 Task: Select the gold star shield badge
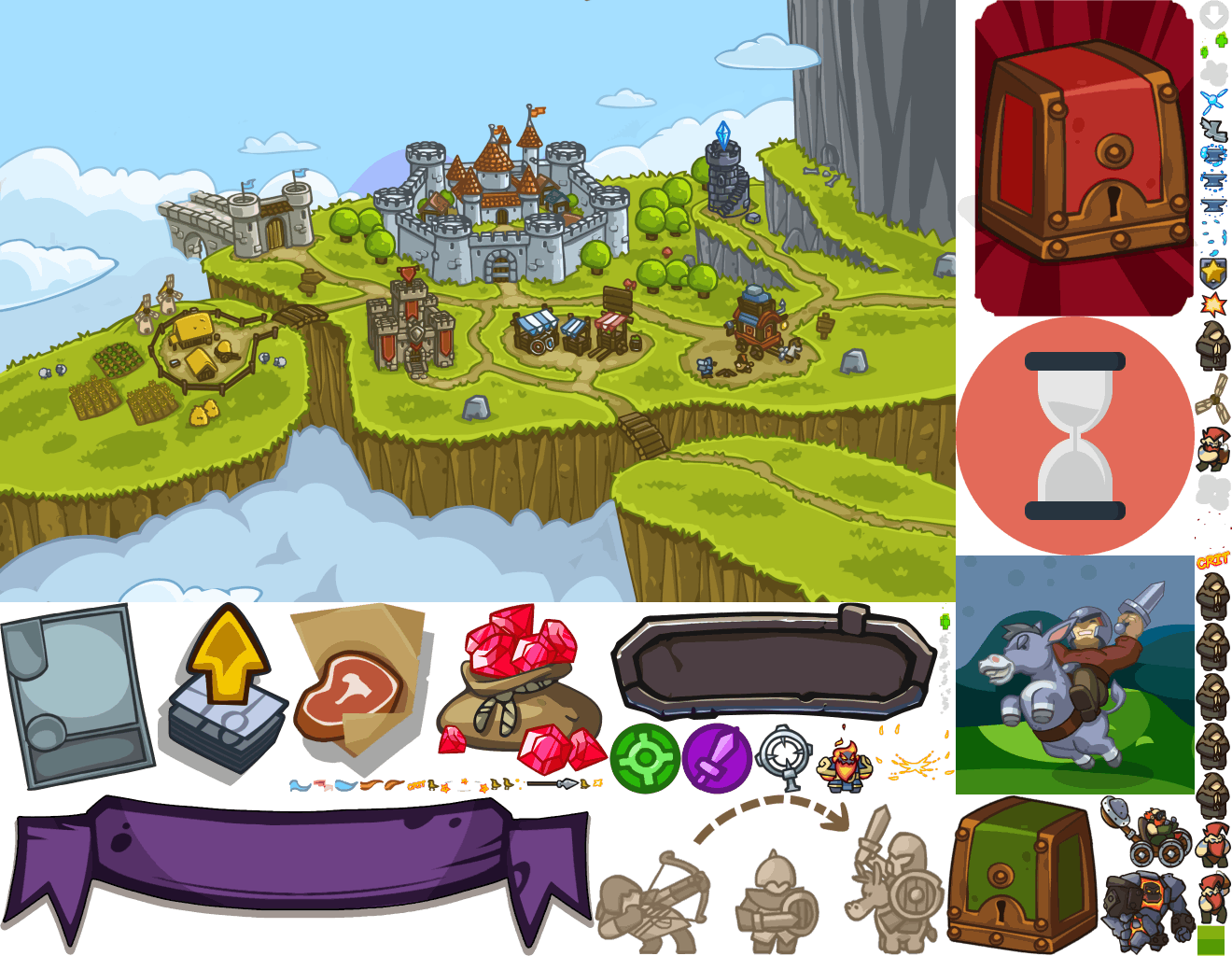pyautogui.click(x=1212, y=271)
